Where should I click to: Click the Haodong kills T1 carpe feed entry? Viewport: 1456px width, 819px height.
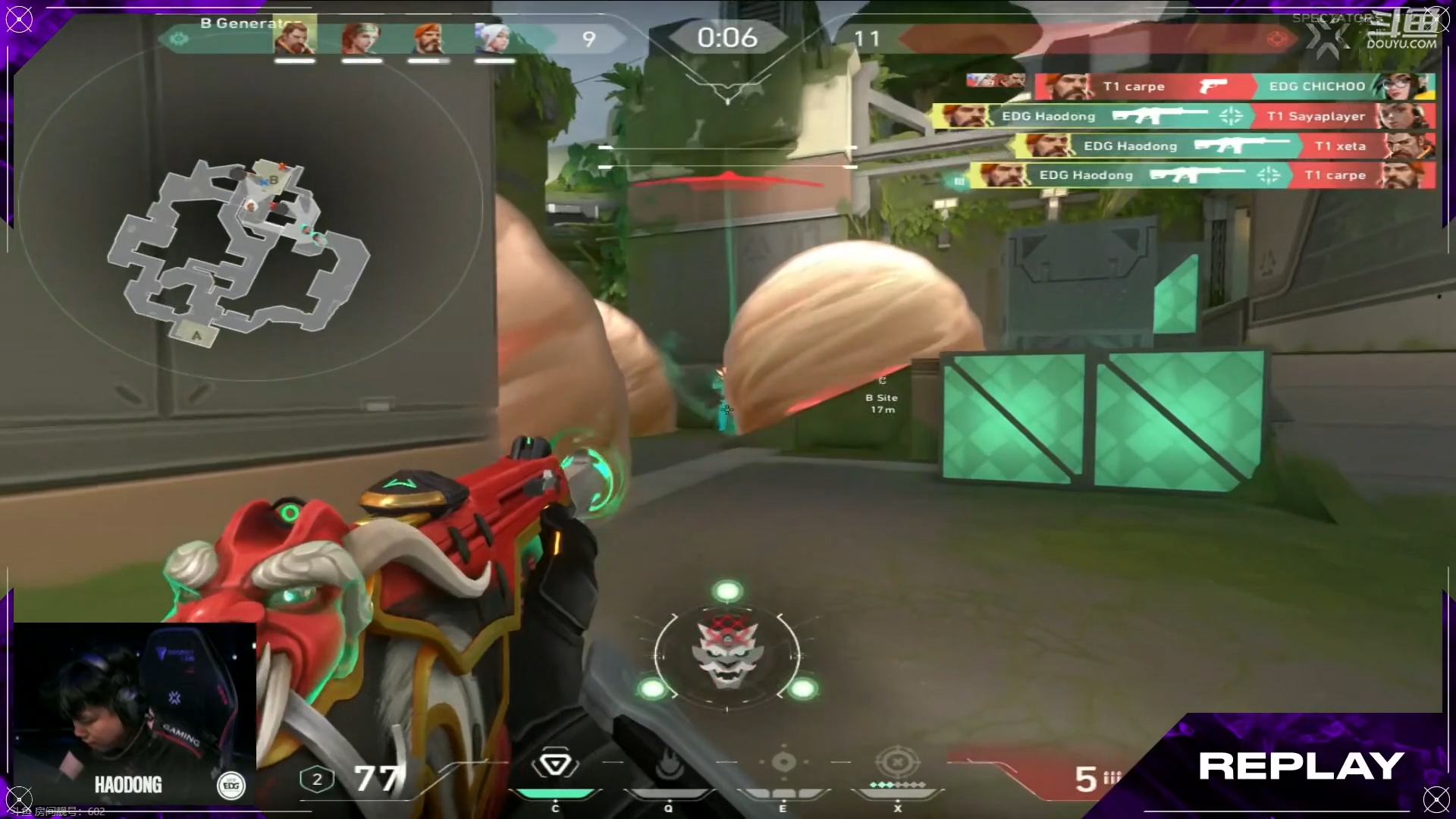coord(1203,175)
